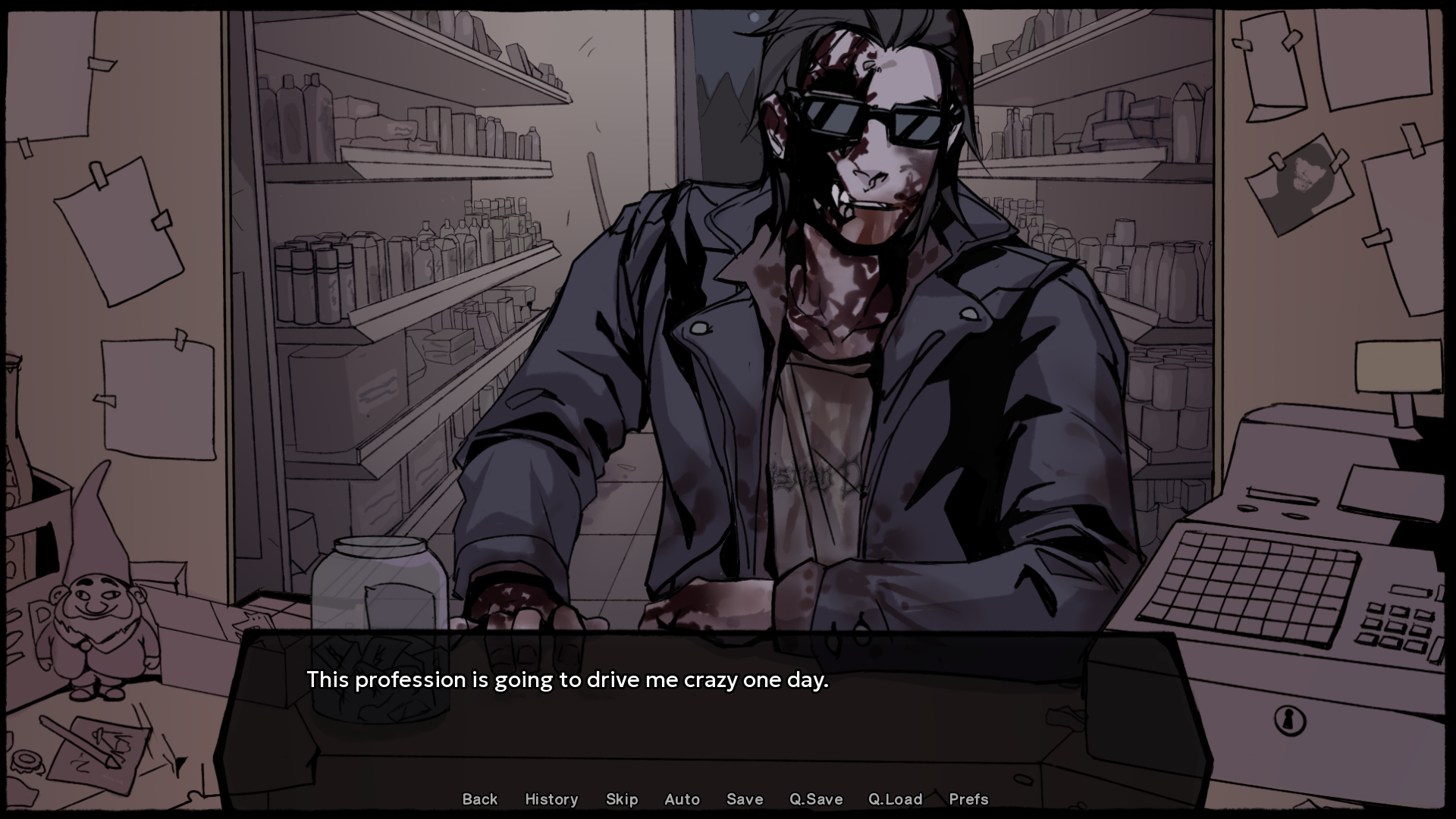Click the Skip option in the quick menu
The width and height of the screenshot is (1456, 819).
click(621, 799)
